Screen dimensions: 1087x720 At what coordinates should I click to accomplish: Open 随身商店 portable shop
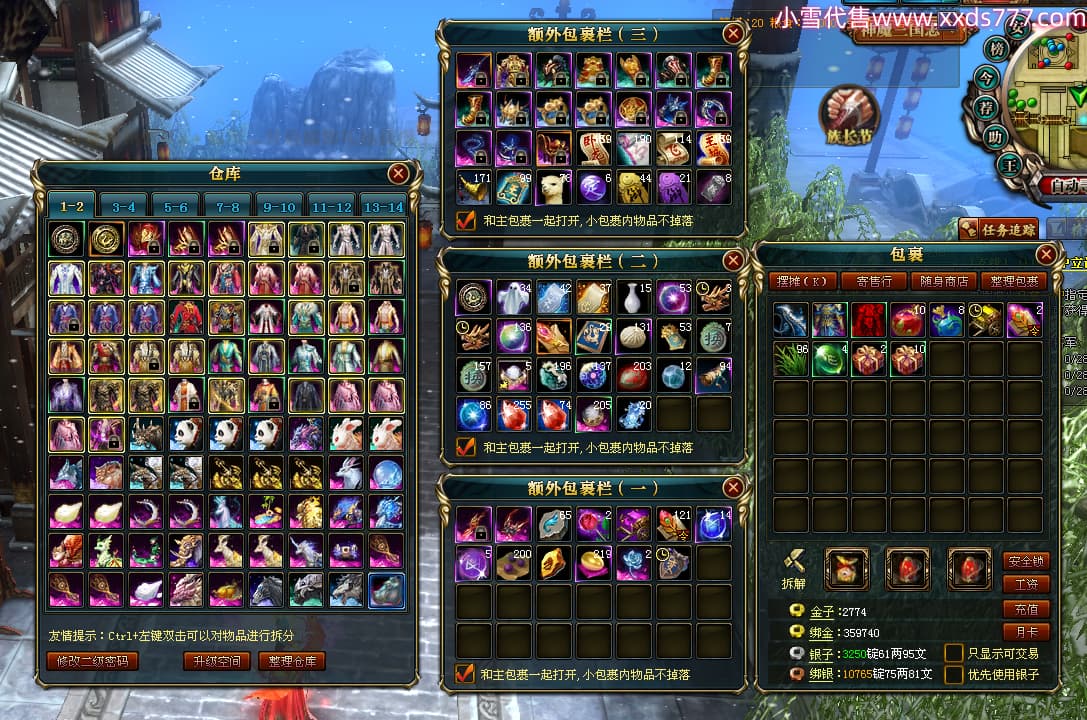(943, 282)
